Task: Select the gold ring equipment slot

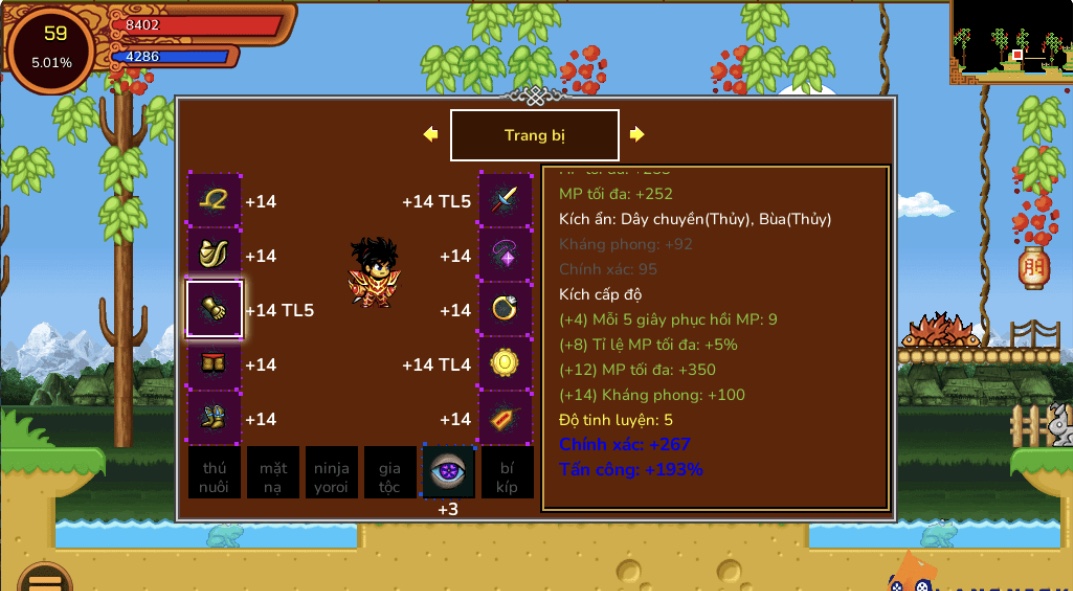Action: 505,310
